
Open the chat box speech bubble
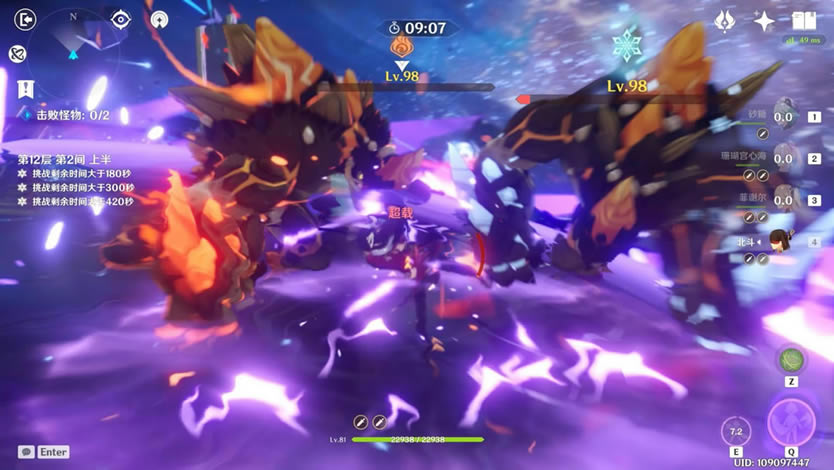pyautogui.click(x=26, y=452)
